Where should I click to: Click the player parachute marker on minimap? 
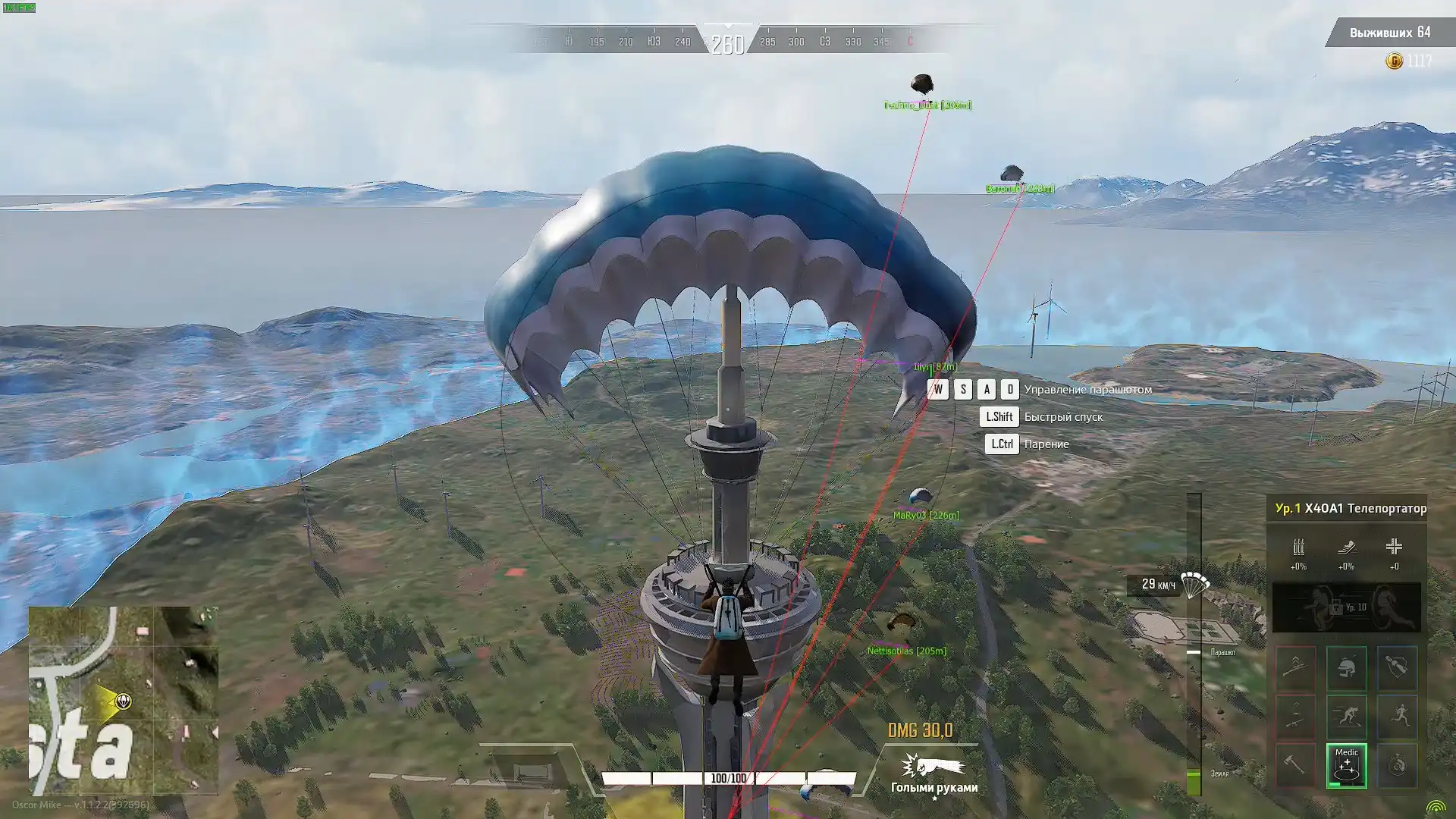123,701
